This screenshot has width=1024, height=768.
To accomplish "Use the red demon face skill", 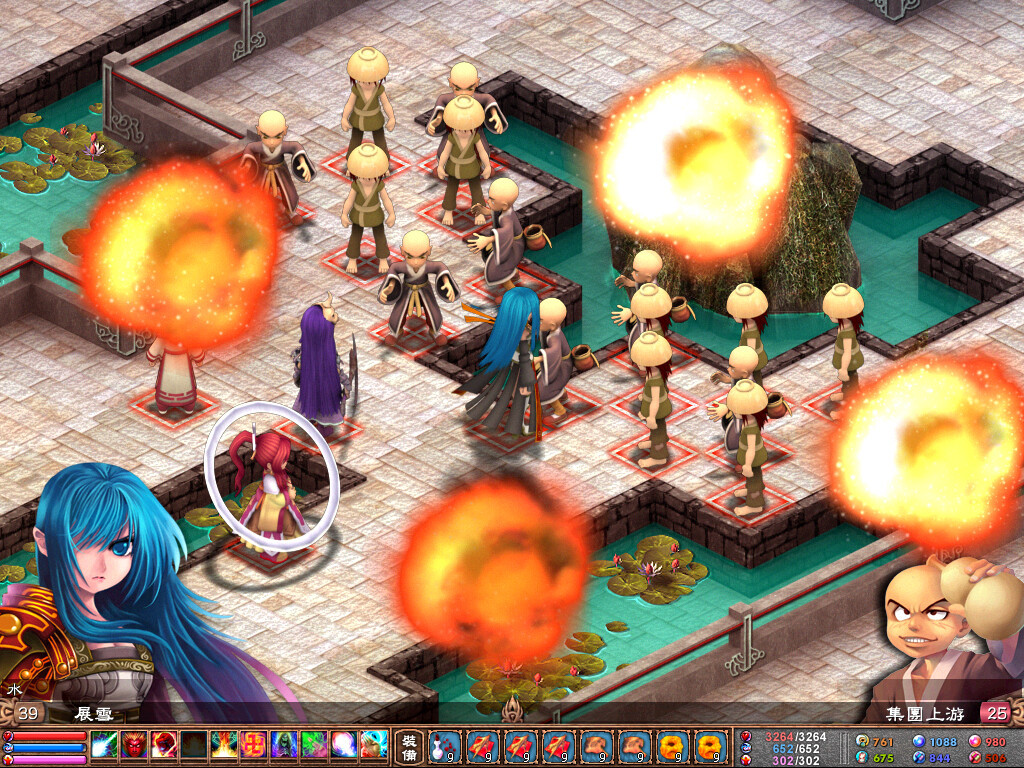I will (135, 745).
